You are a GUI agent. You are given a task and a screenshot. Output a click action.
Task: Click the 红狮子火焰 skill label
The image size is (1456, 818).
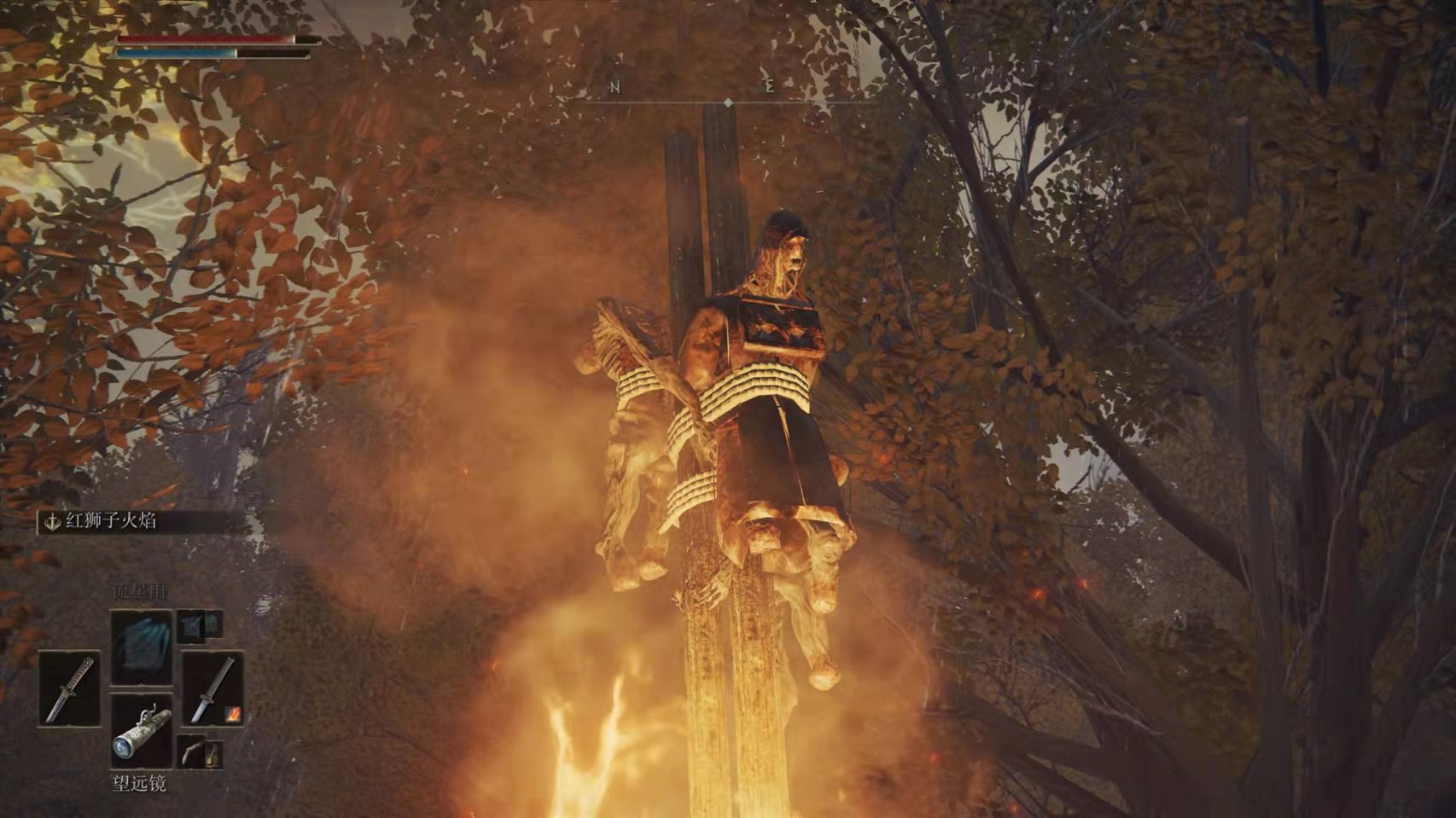(112, 521)
